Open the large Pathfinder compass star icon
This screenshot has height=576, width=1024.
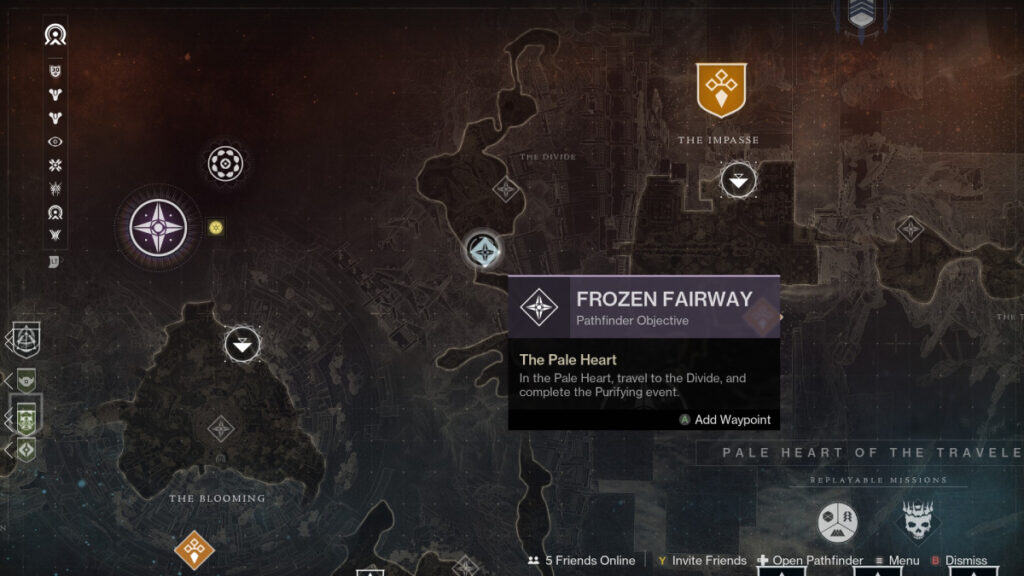(158, 229)
